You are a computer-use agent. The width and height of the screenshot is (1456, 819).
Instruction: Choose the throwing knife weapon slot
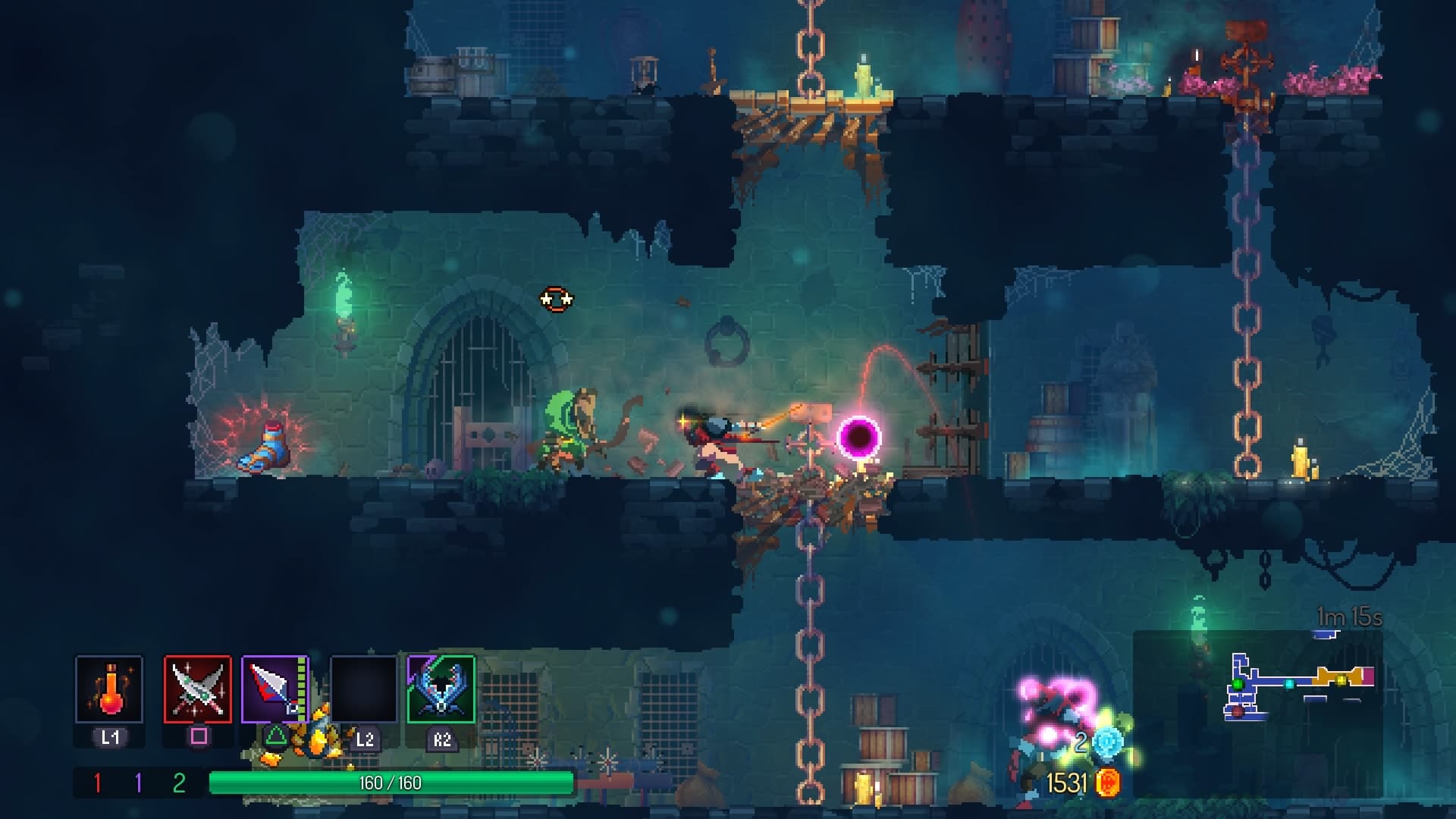[x=275, y=689]
